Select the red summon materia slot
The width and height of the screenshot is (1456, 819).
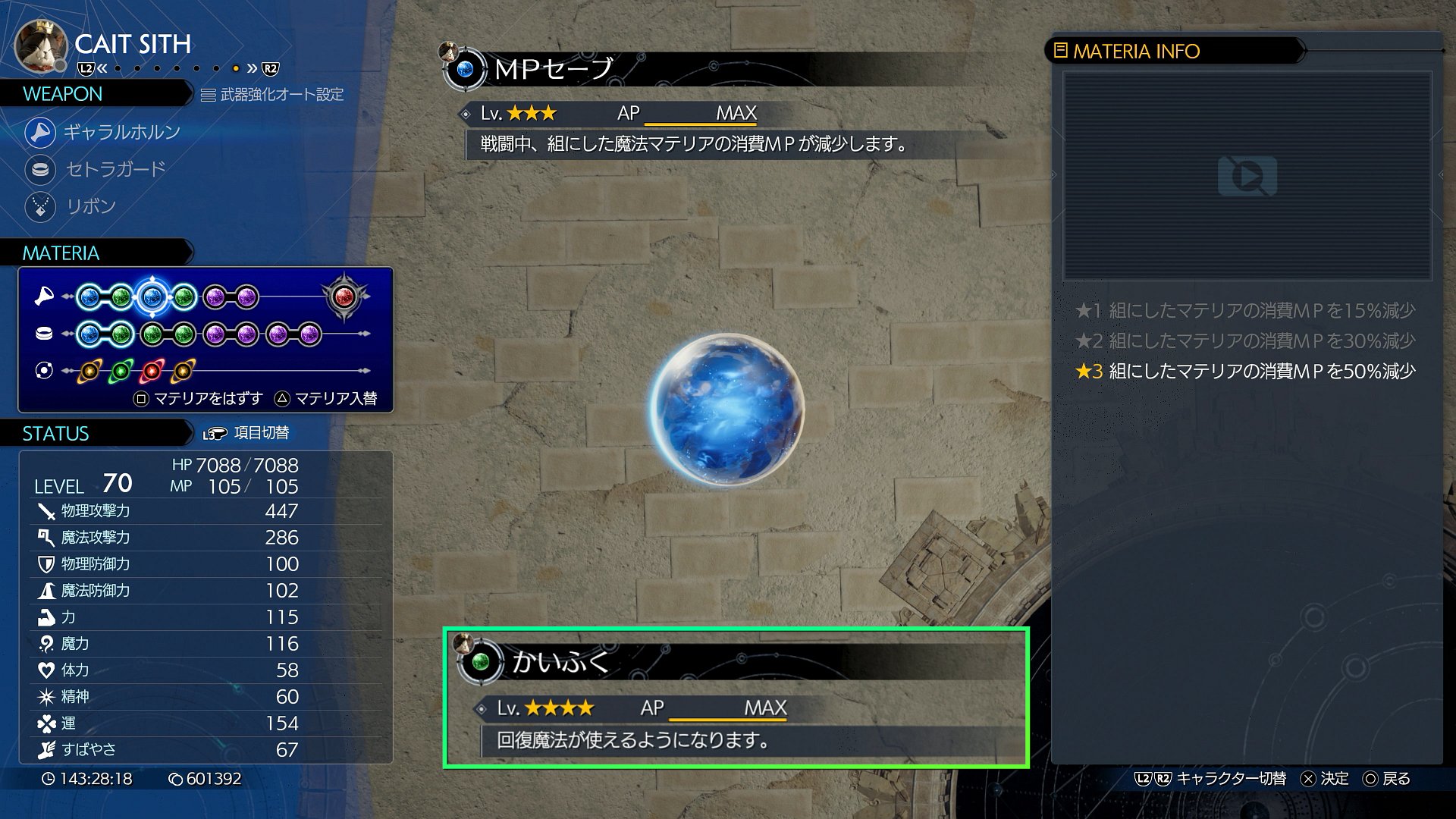click(x=344, y=297)
